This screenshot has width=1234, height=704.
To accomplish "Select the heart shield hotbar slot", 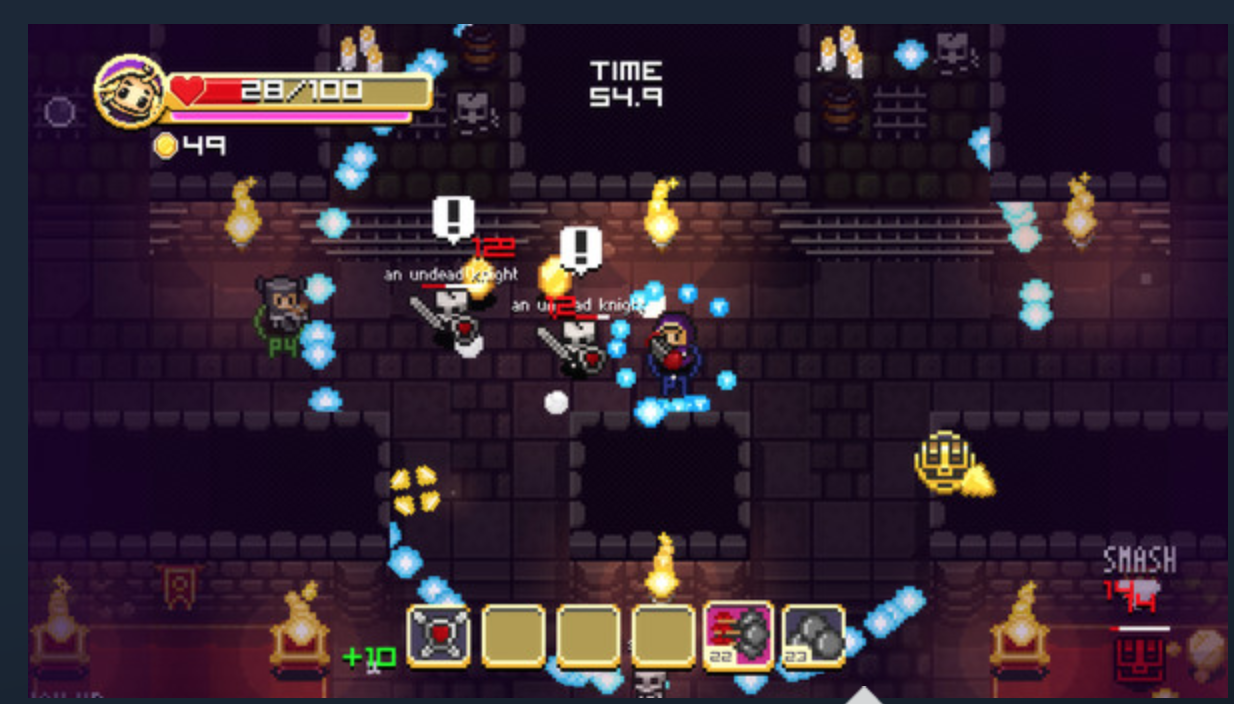I will pos(438,636).
